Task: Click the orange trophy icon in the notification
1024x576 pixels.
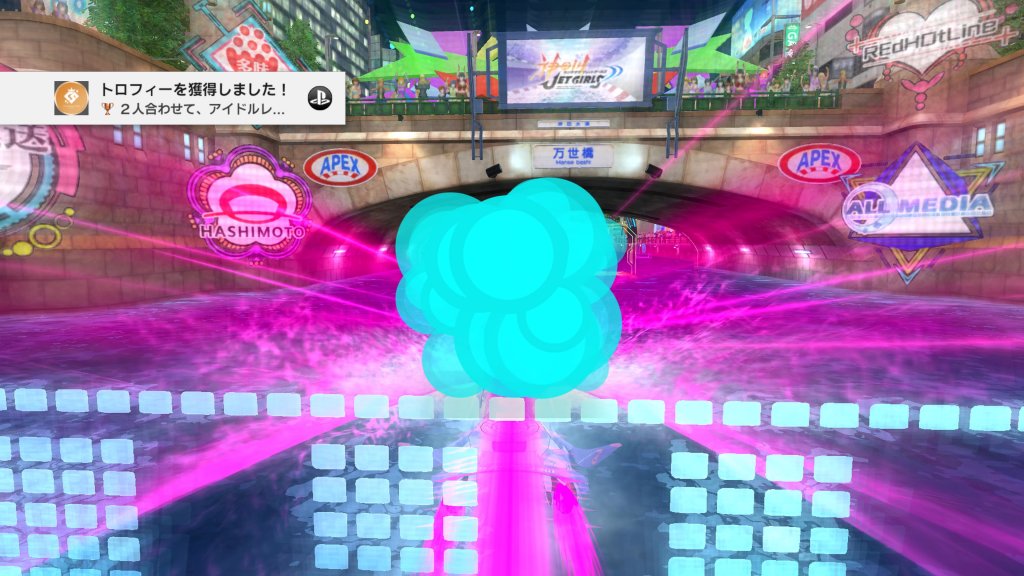Action: 71,97
